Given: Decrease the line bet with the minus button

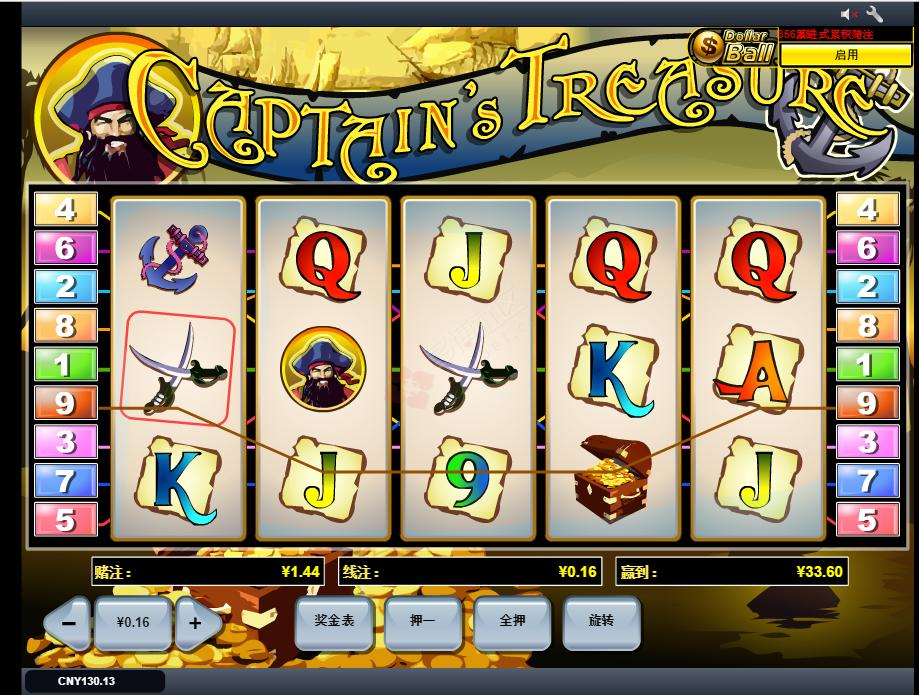Looking at the screenshot, I should 69,623.
